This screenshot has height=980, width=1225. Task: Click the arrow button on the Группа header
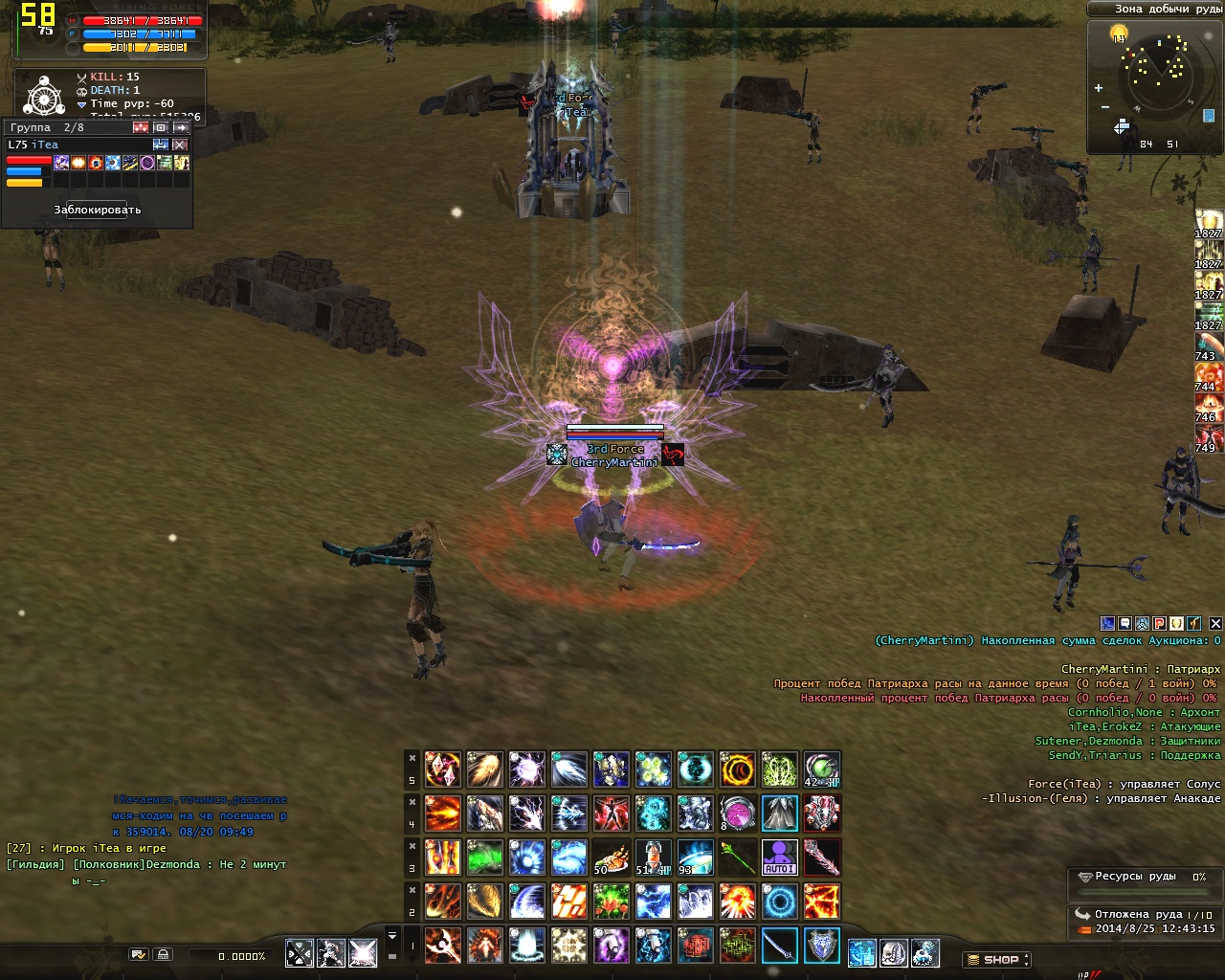(x=180, y=127)
